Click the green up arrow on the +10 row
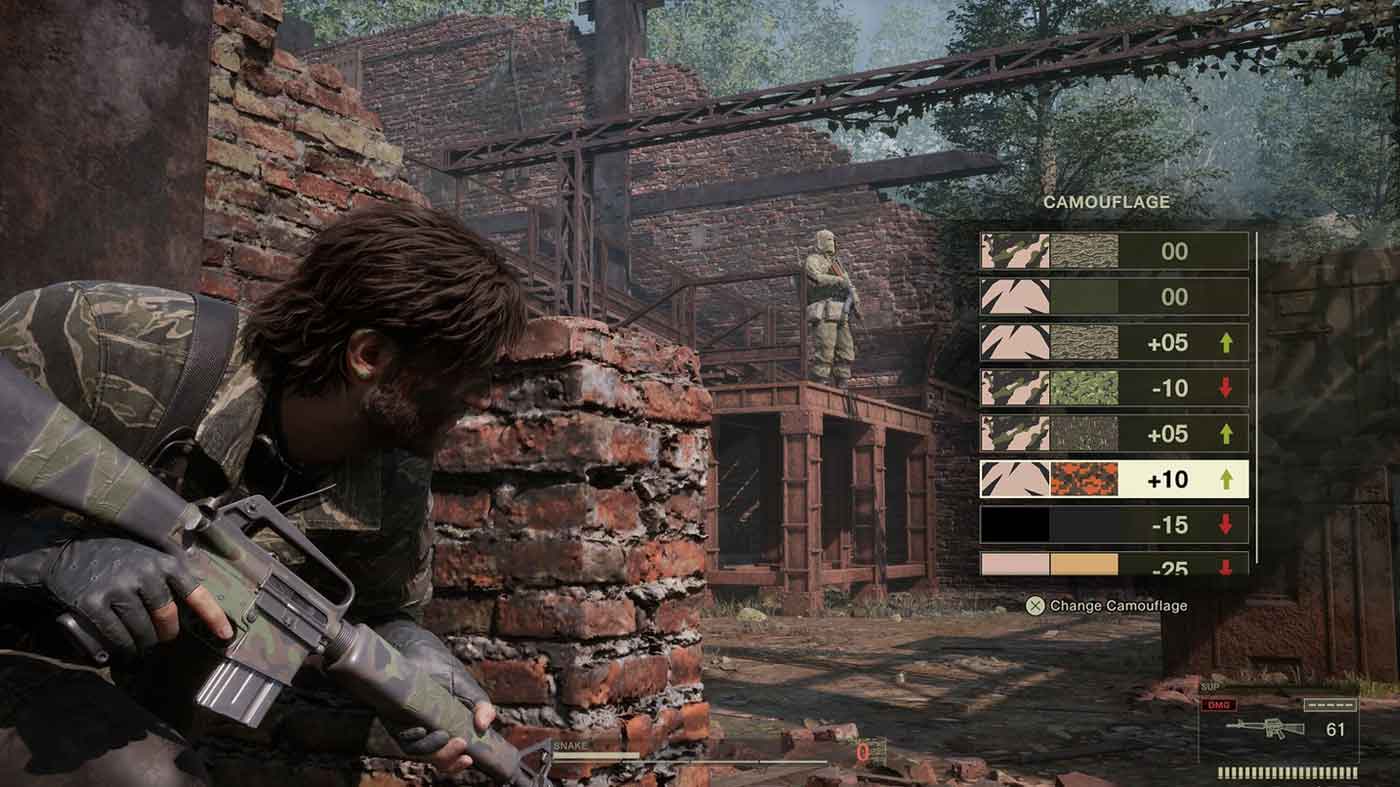The image size is (1400, 787). coord(1226,478)
